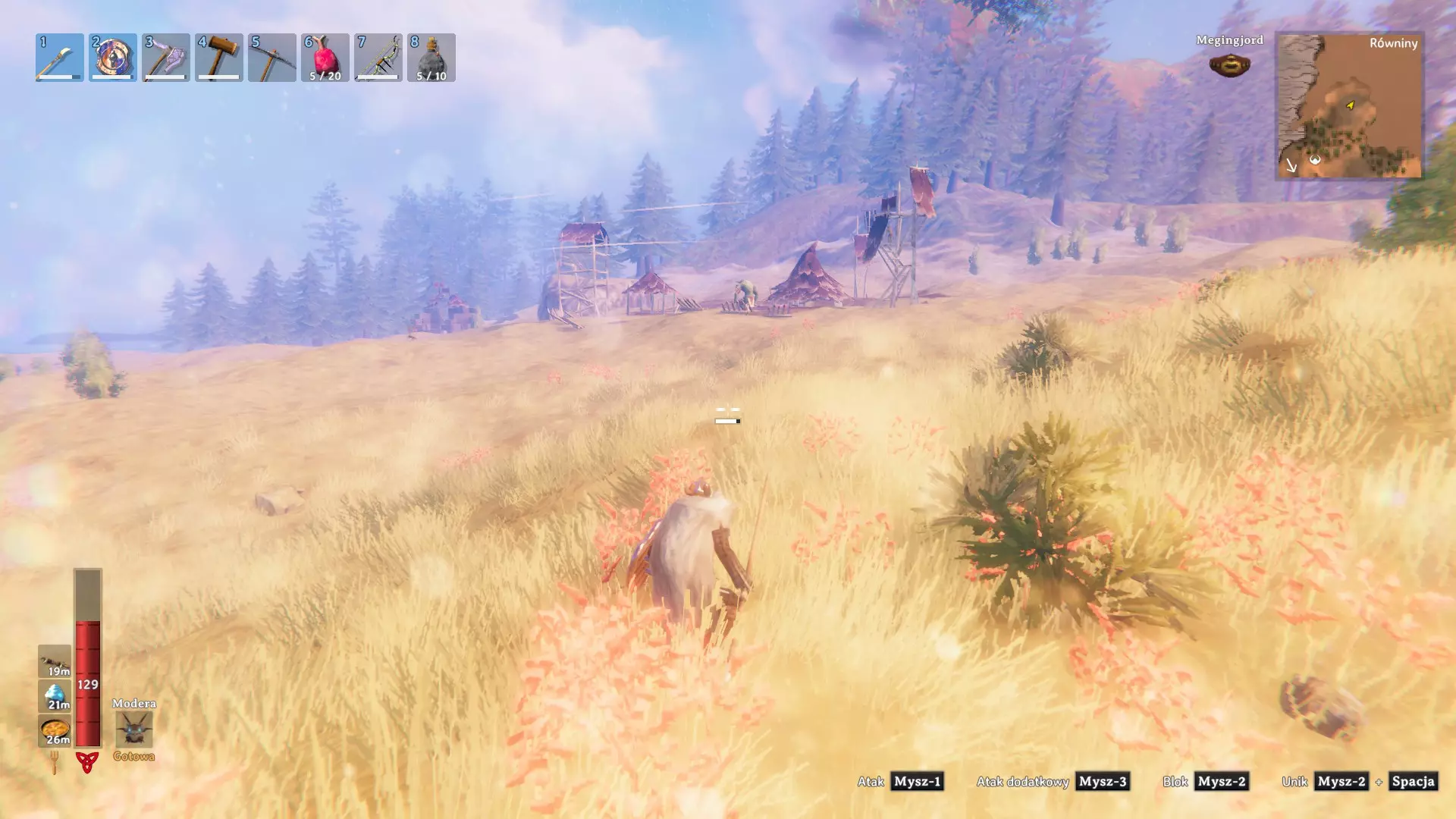
Task: Open the Równiny minimap
Action: (x=1349, y=105)
